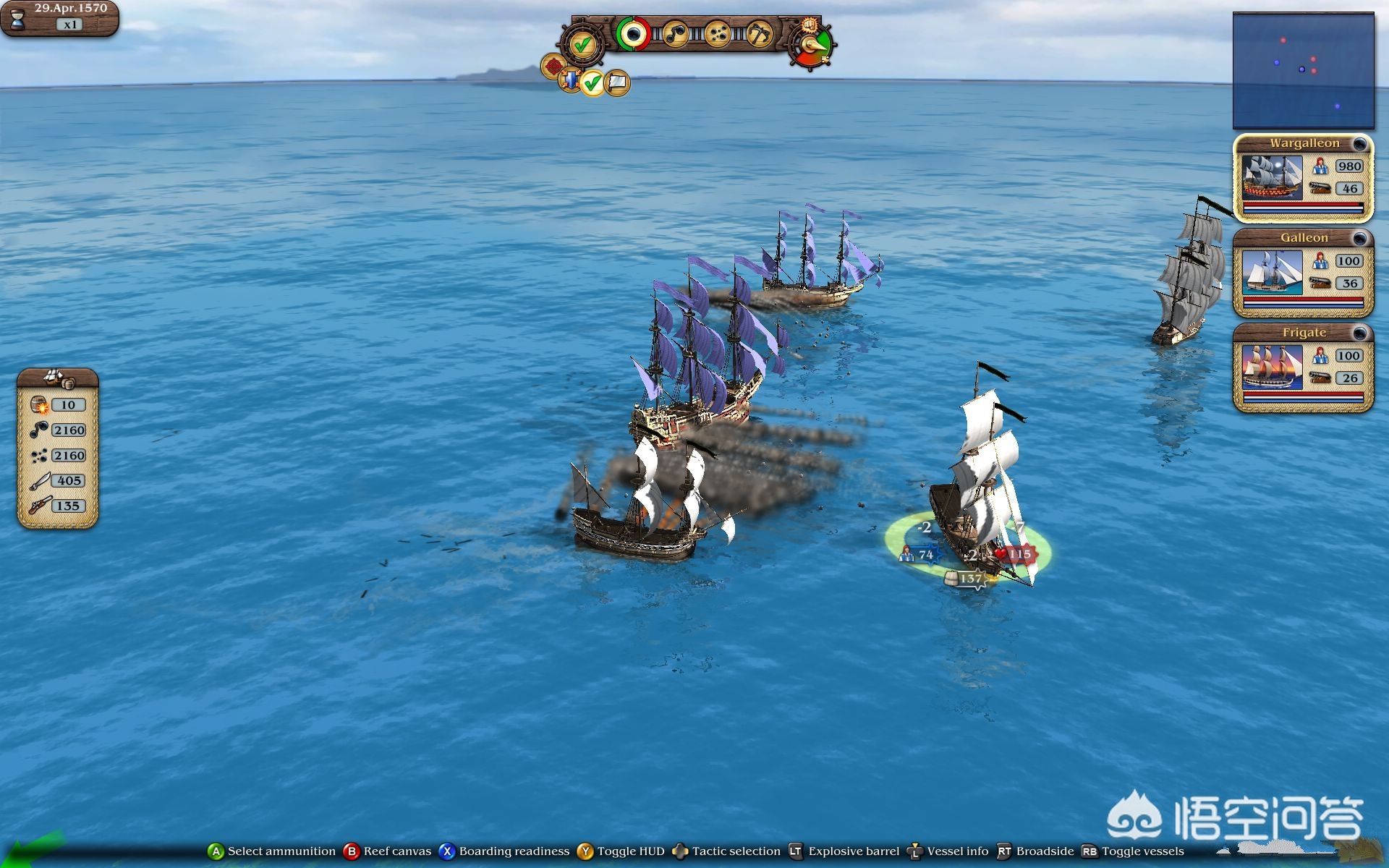Choose grapeshot ammunition

[x=717, y=33]
